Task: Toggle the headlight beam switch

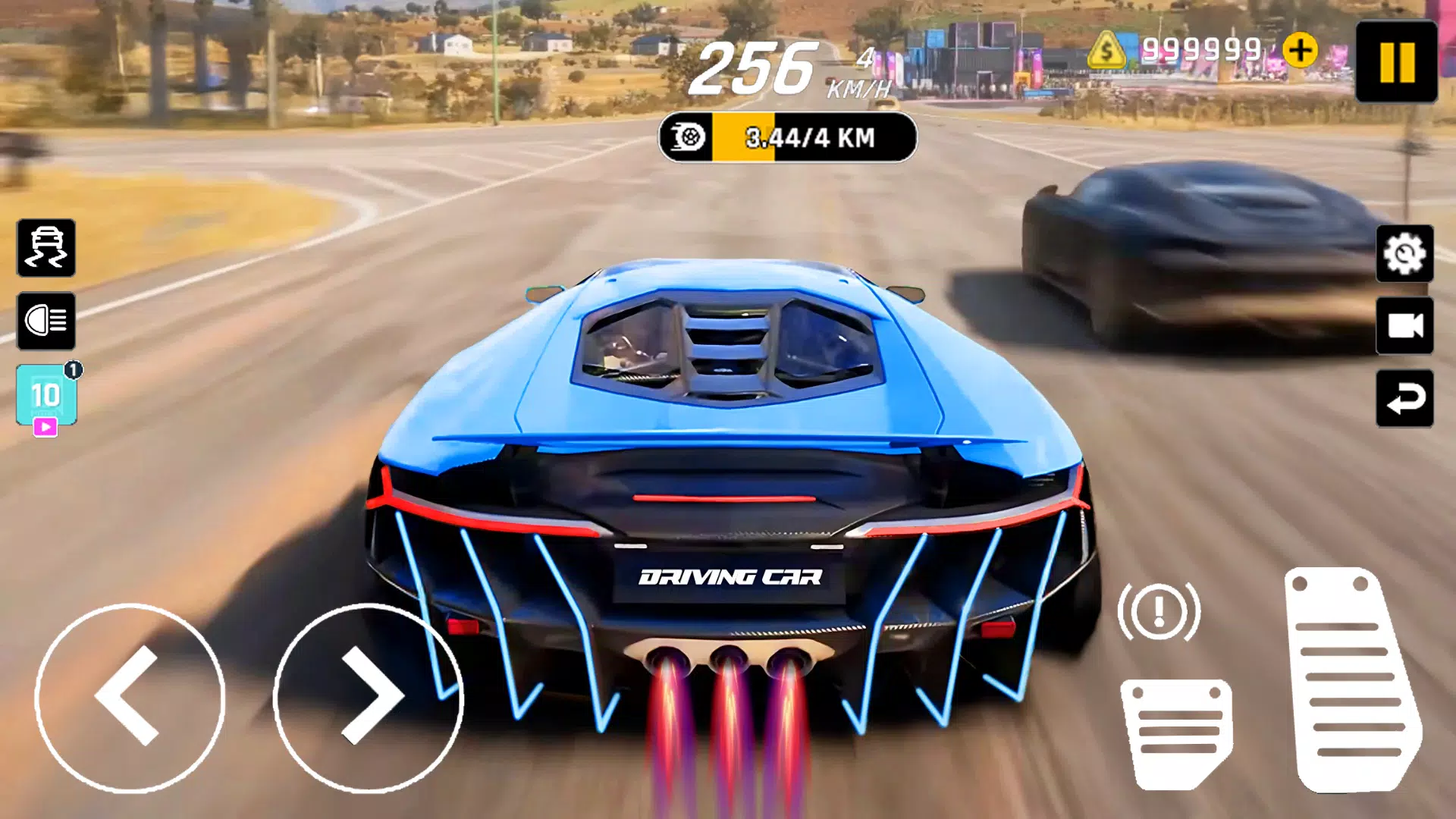Action: [x=45, y=322]
